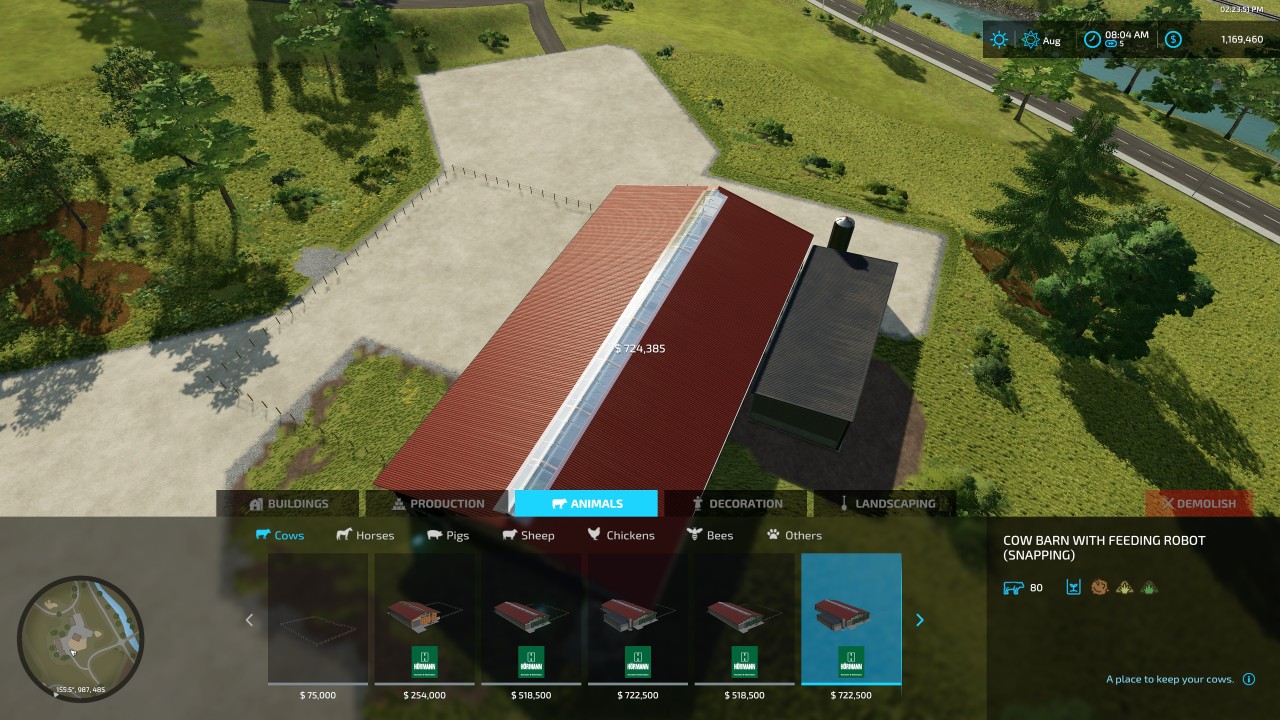Open the Landscaping tab
This screenshot has width=1280, height=720.
(x=886, y=504)
